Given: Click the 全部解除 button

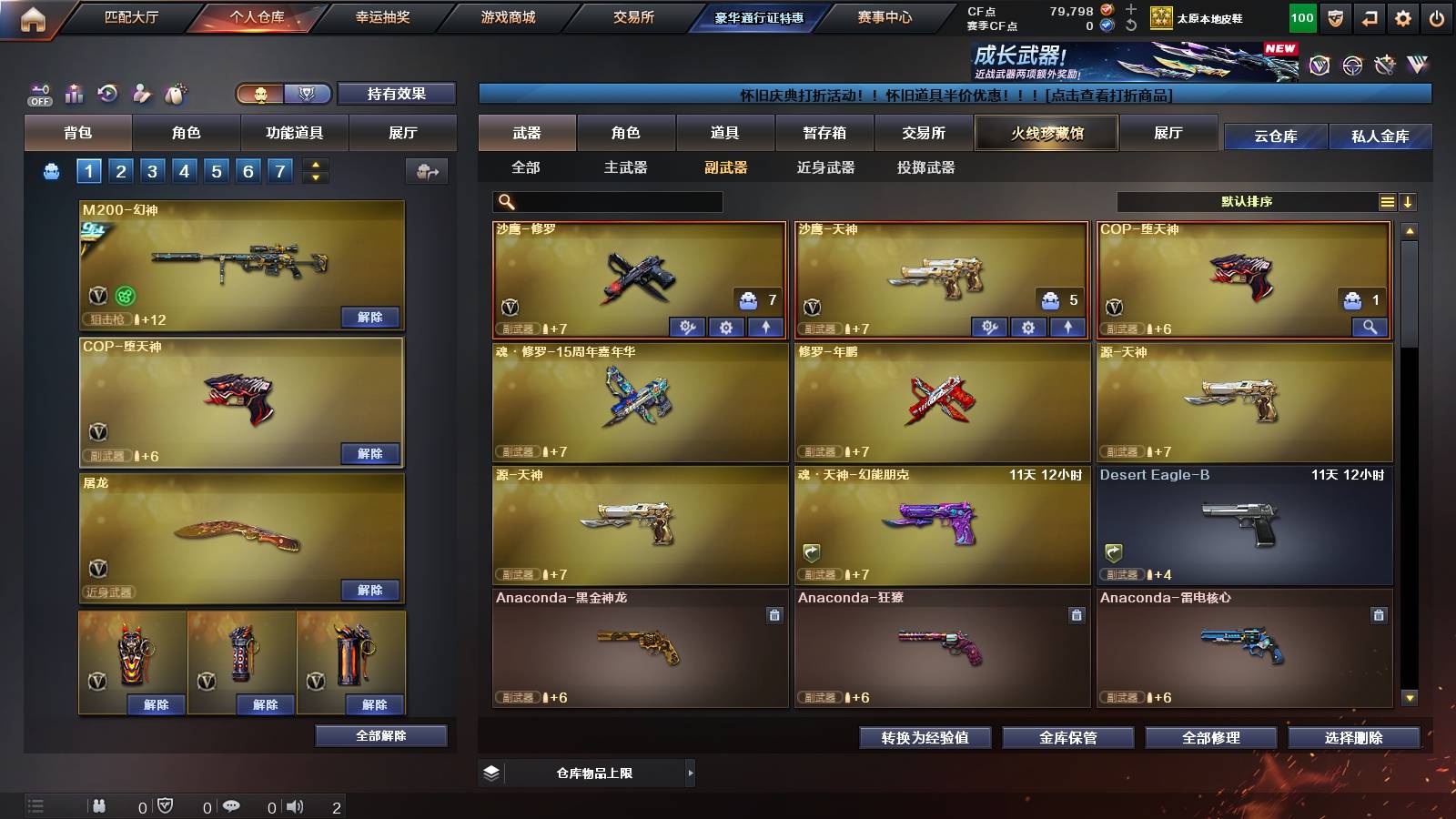Looking at the screenshot, I should [379, 735].
